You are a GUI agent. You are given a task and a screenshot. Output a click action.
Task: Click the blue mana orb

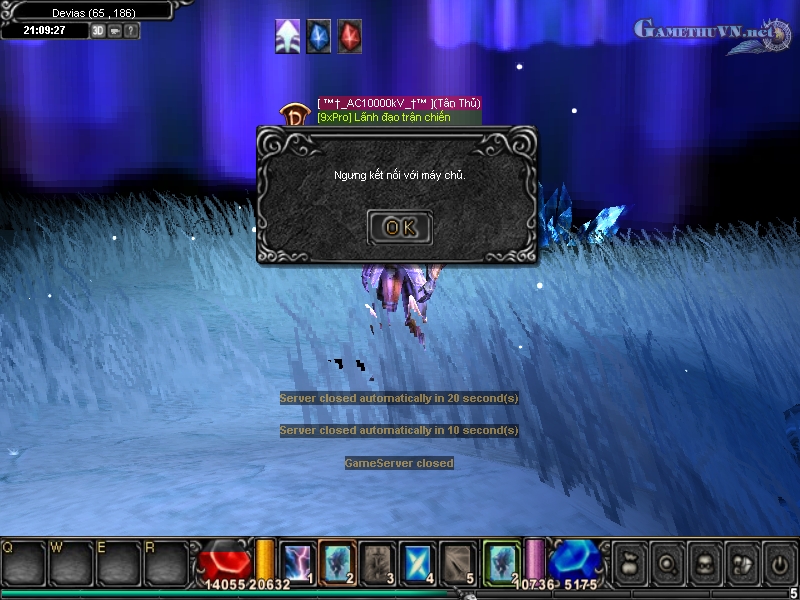[x=573, y=561]
